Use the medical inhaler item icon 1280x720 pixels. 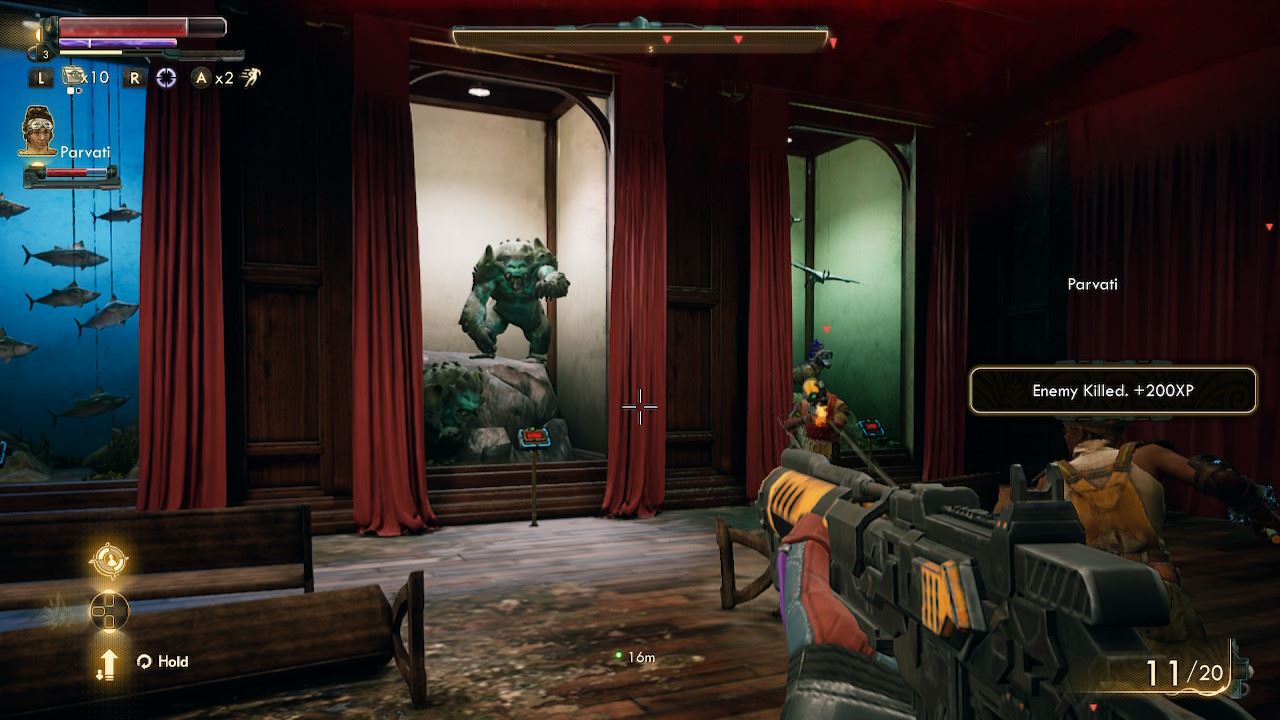(72, 76)
